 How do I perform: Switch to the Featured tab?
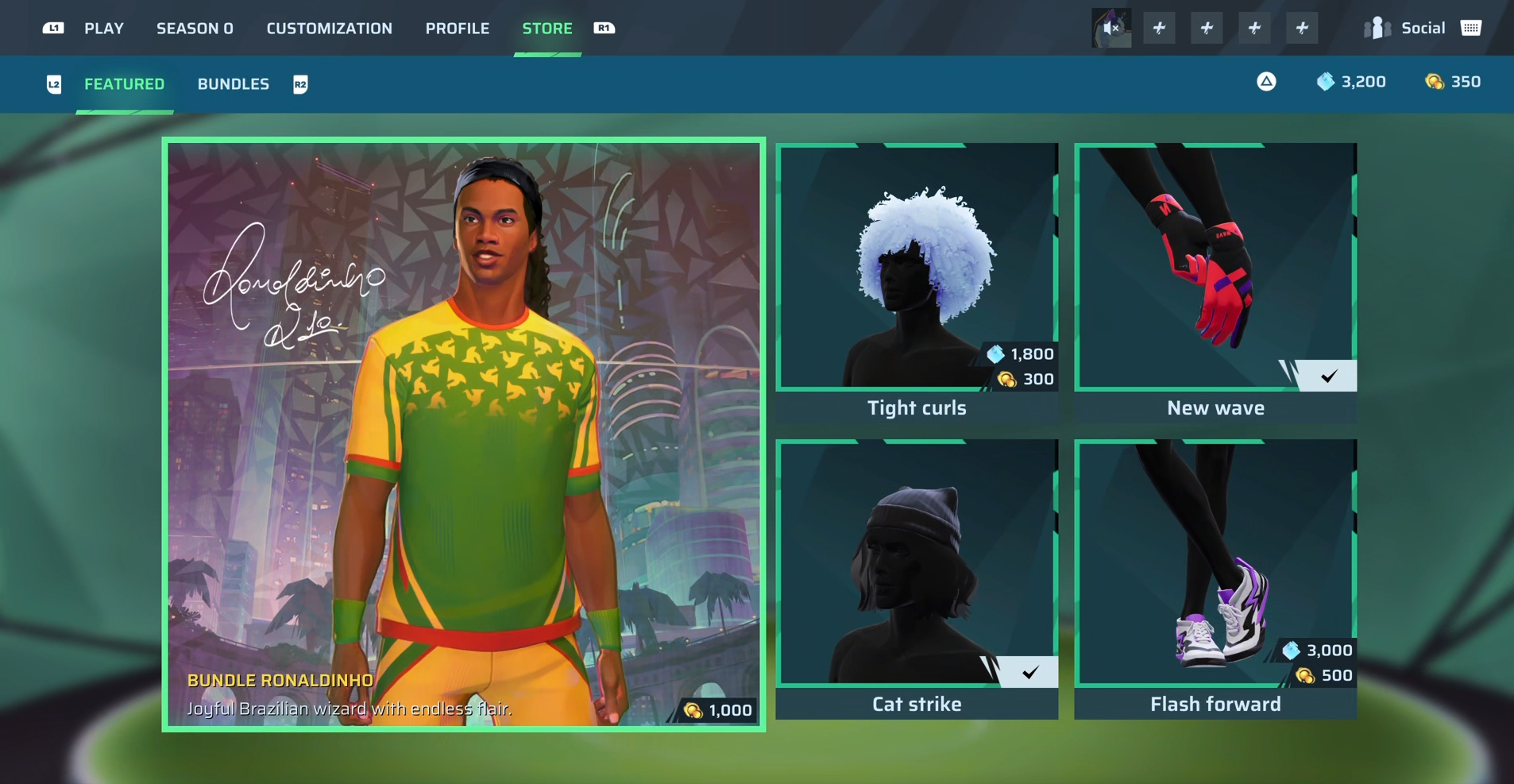click(124, 84)
